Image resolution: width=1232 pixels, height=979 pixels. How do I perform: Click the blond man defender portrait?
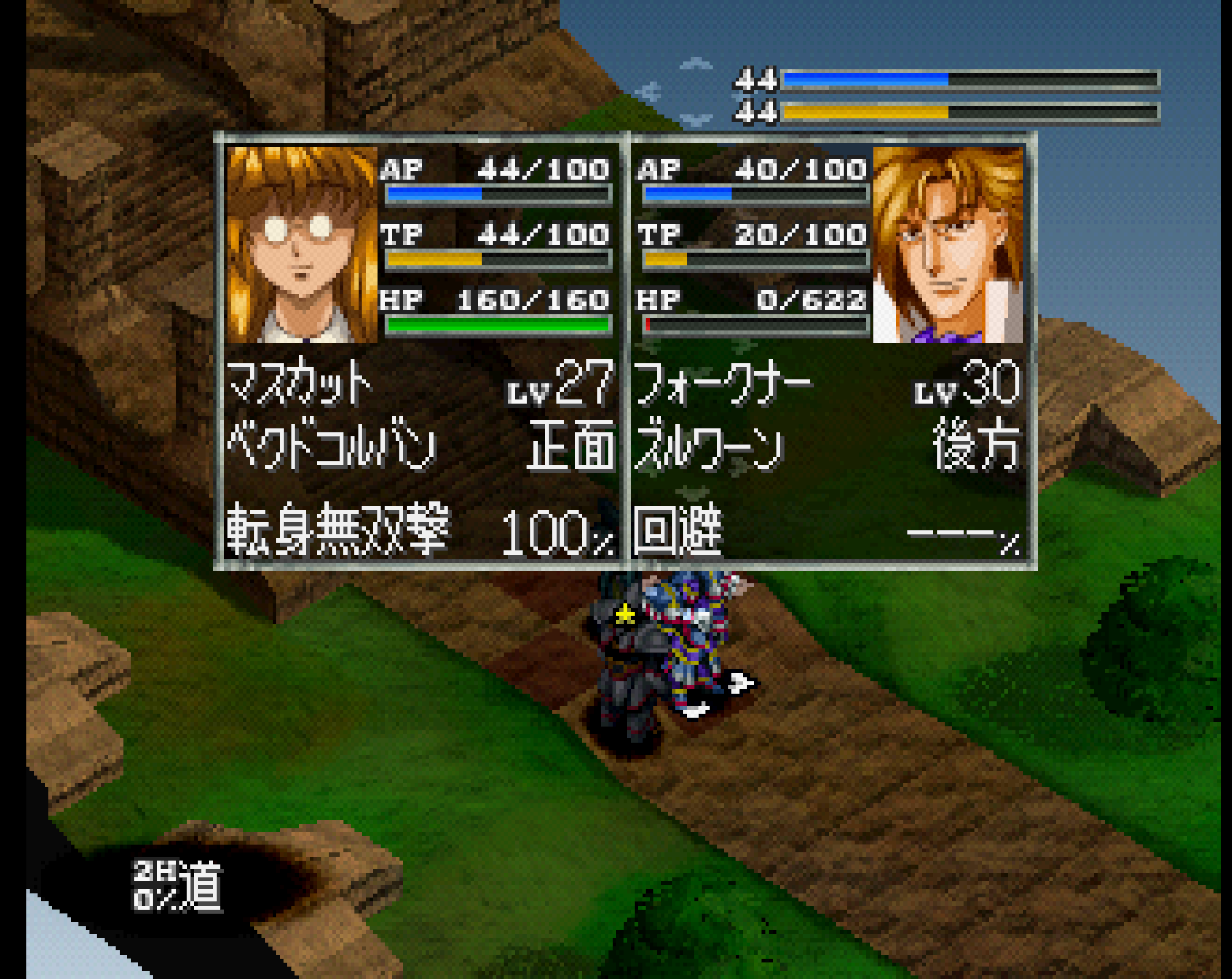[x=947, y=245]
